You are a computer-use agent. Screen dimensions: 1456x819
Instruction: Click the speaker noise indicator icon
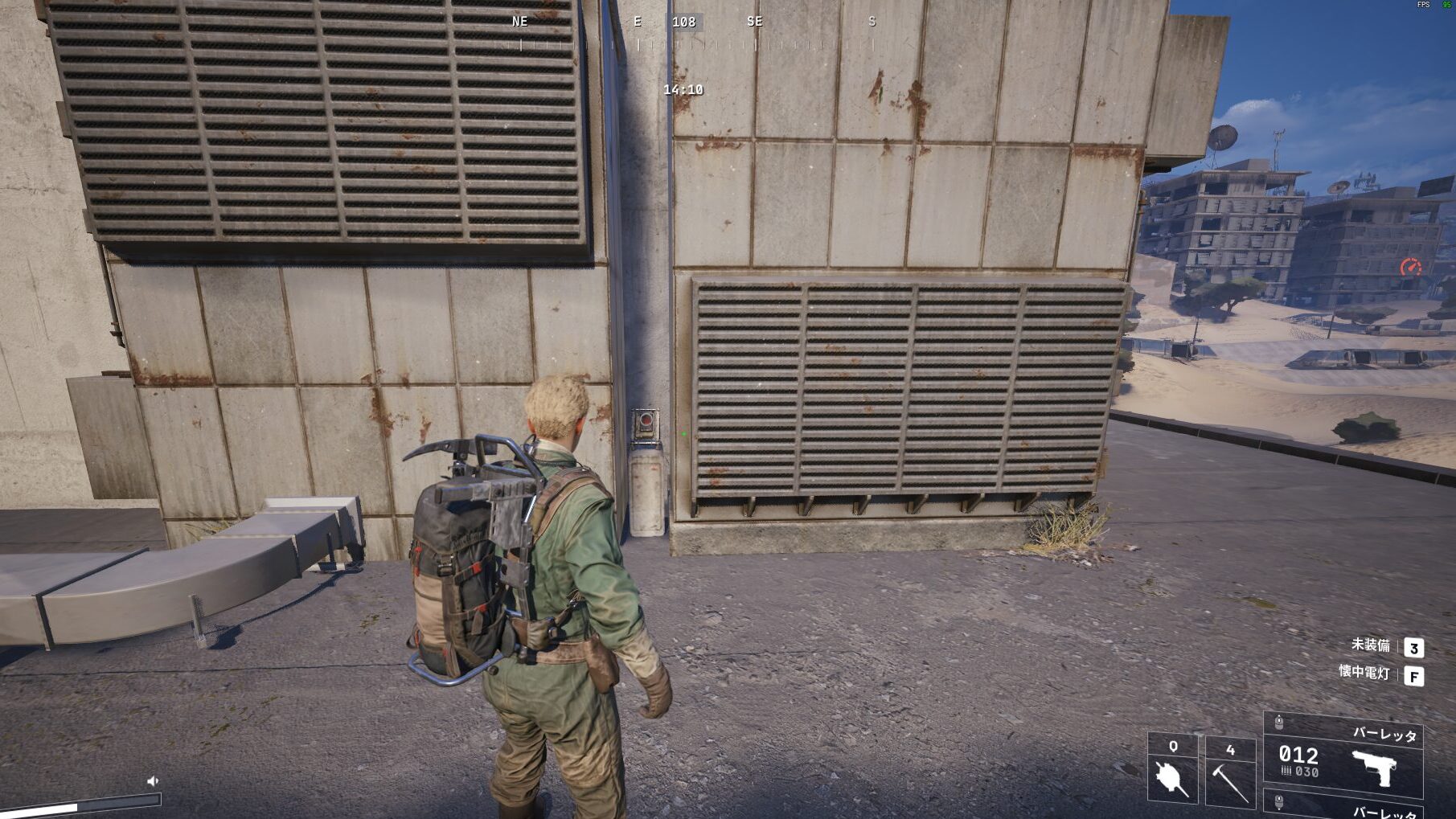(153, 780)
